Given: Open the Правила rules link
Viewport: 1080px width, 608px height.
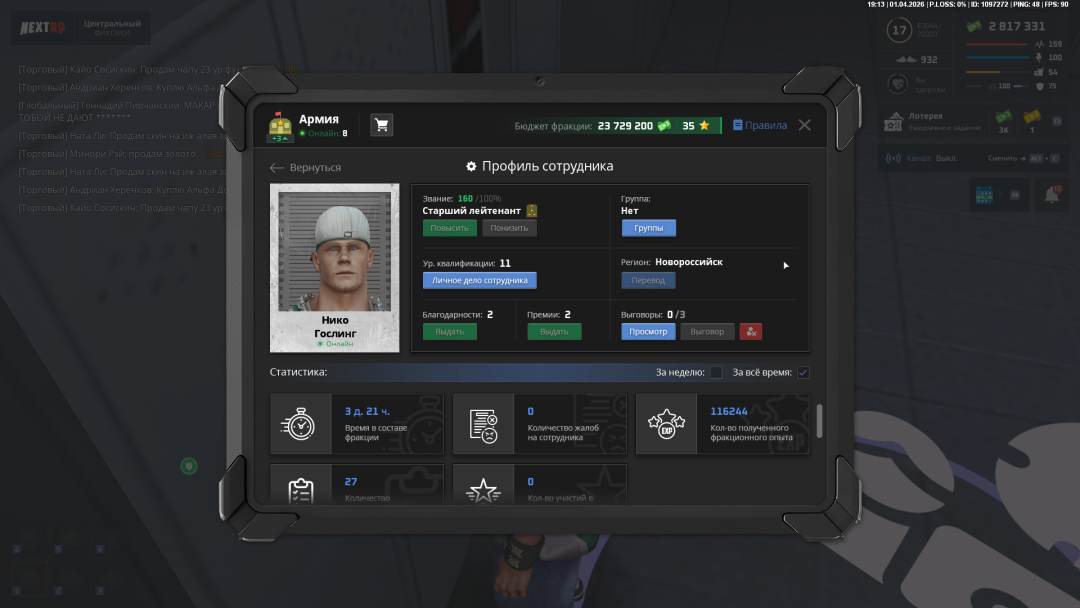Looking at the screenshot, I should click(x=760, y=126).
